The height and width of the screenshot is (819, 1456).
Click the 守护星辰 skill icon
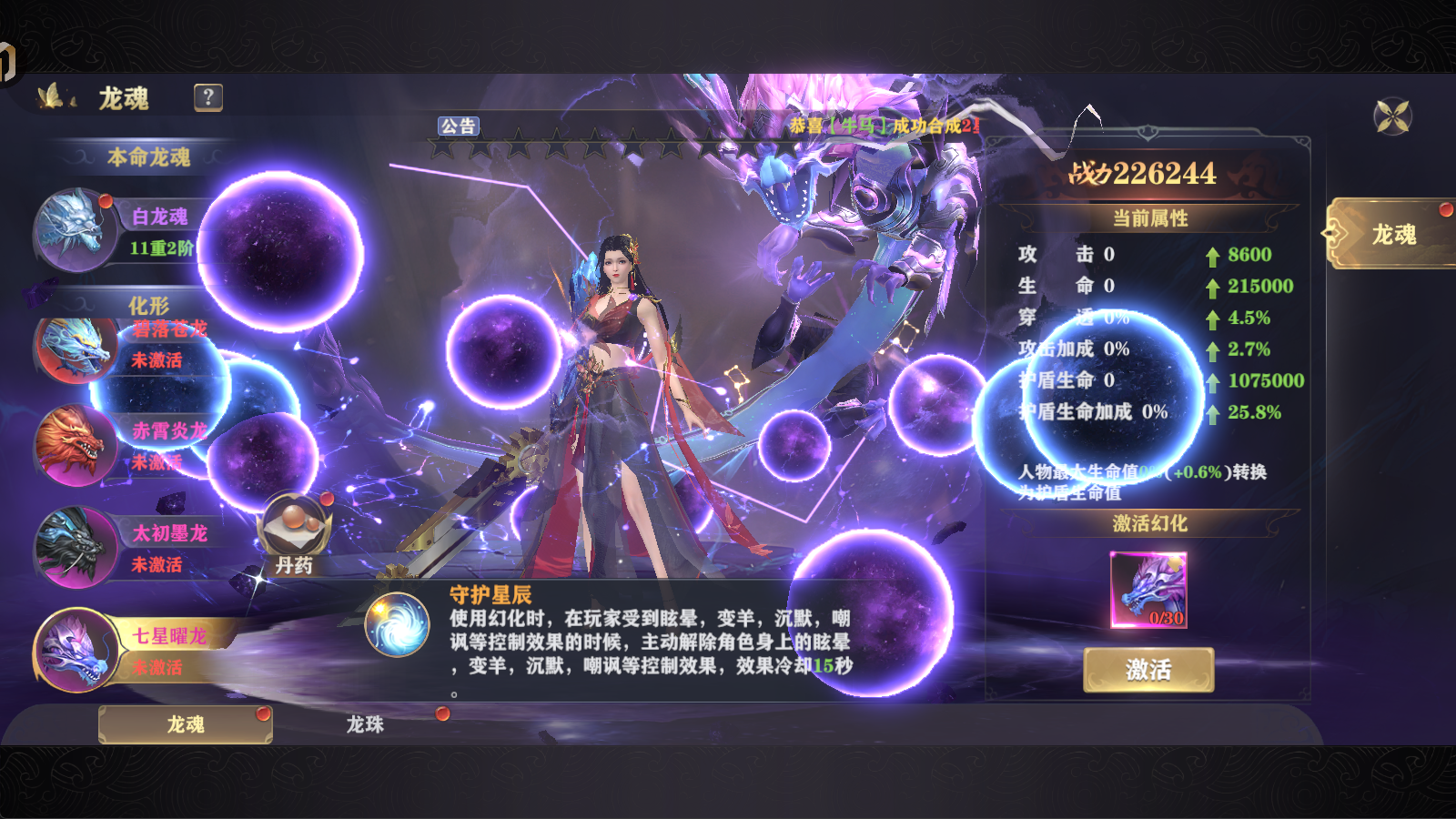[x=399, y=623]
